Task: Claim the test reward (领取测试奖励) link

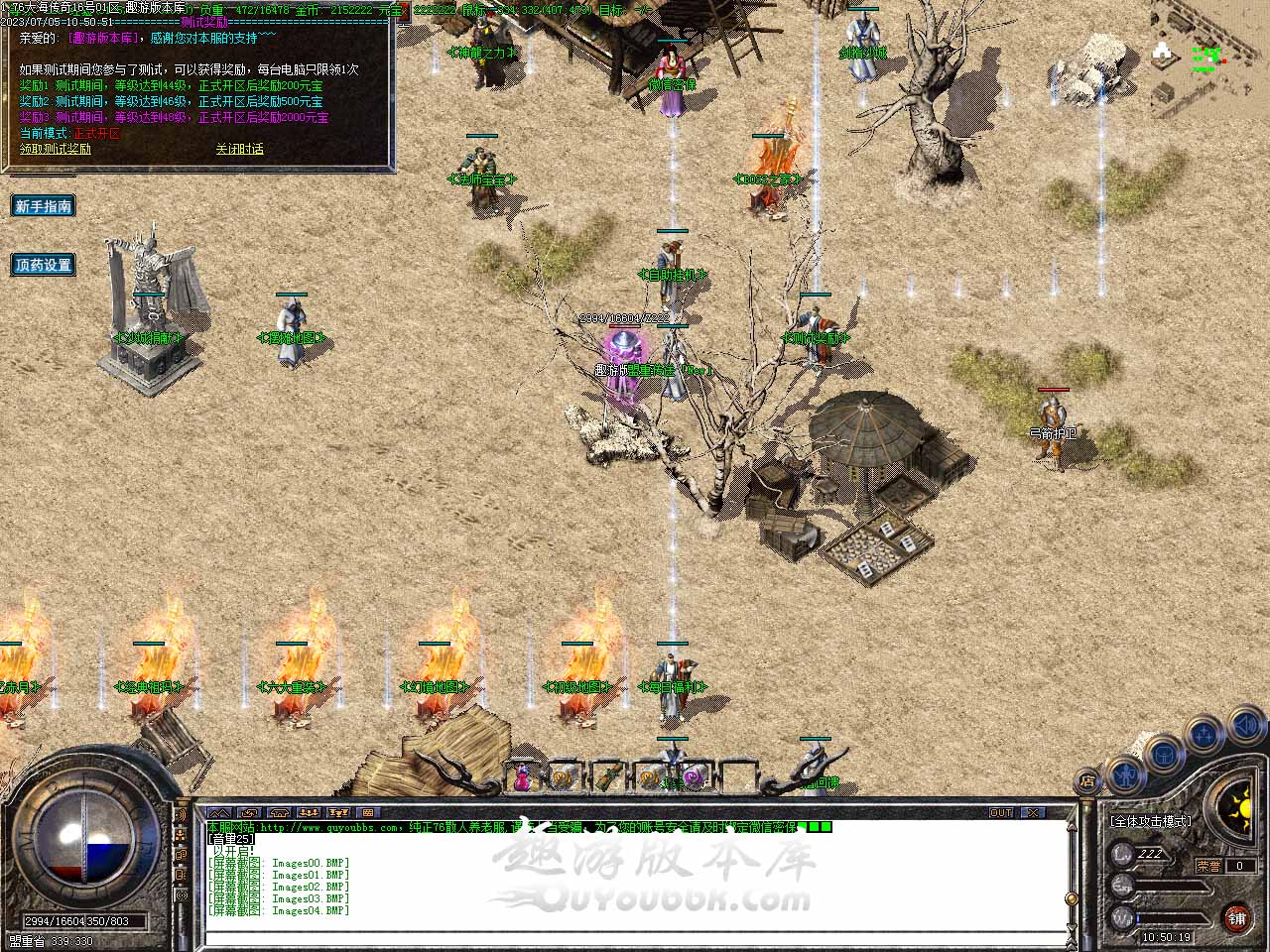Action: click(56, 149)
